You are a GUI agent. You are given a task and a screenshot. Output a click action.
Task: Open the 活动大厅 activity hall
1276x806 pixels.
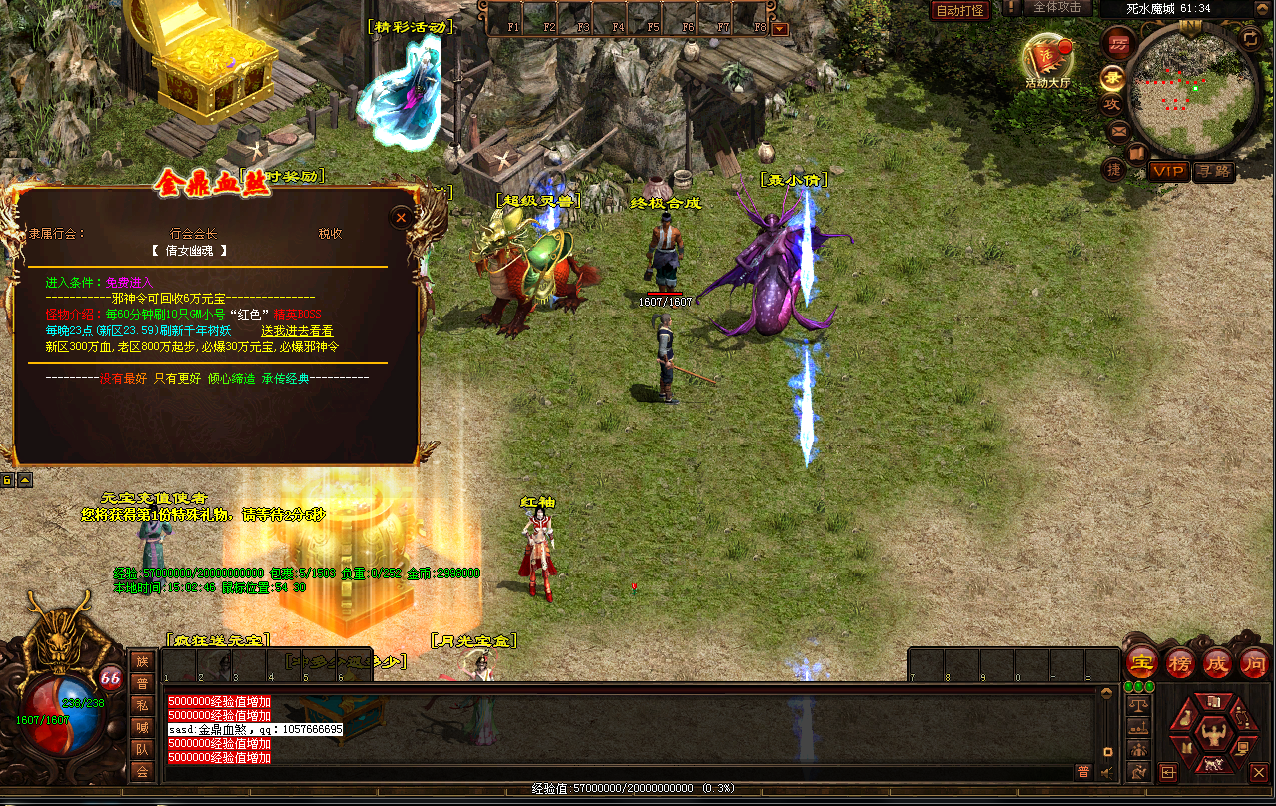pos(1047,62)
